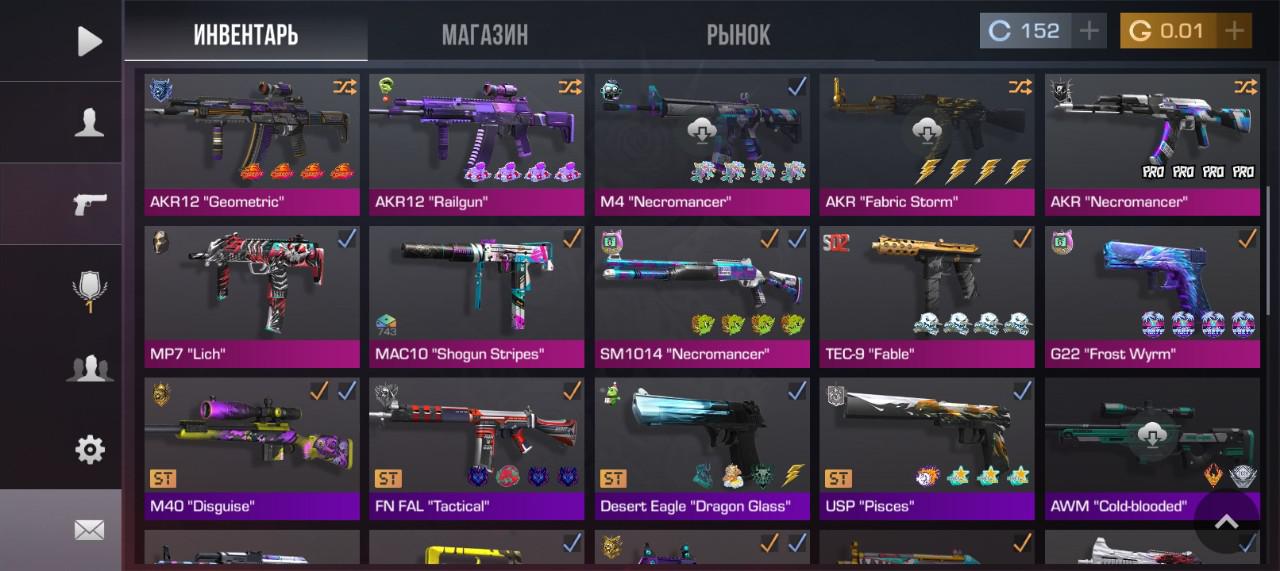Tap the play arrow in the sidebar
This screenshot has width=1280, height=571.
(x=89, y=41)
